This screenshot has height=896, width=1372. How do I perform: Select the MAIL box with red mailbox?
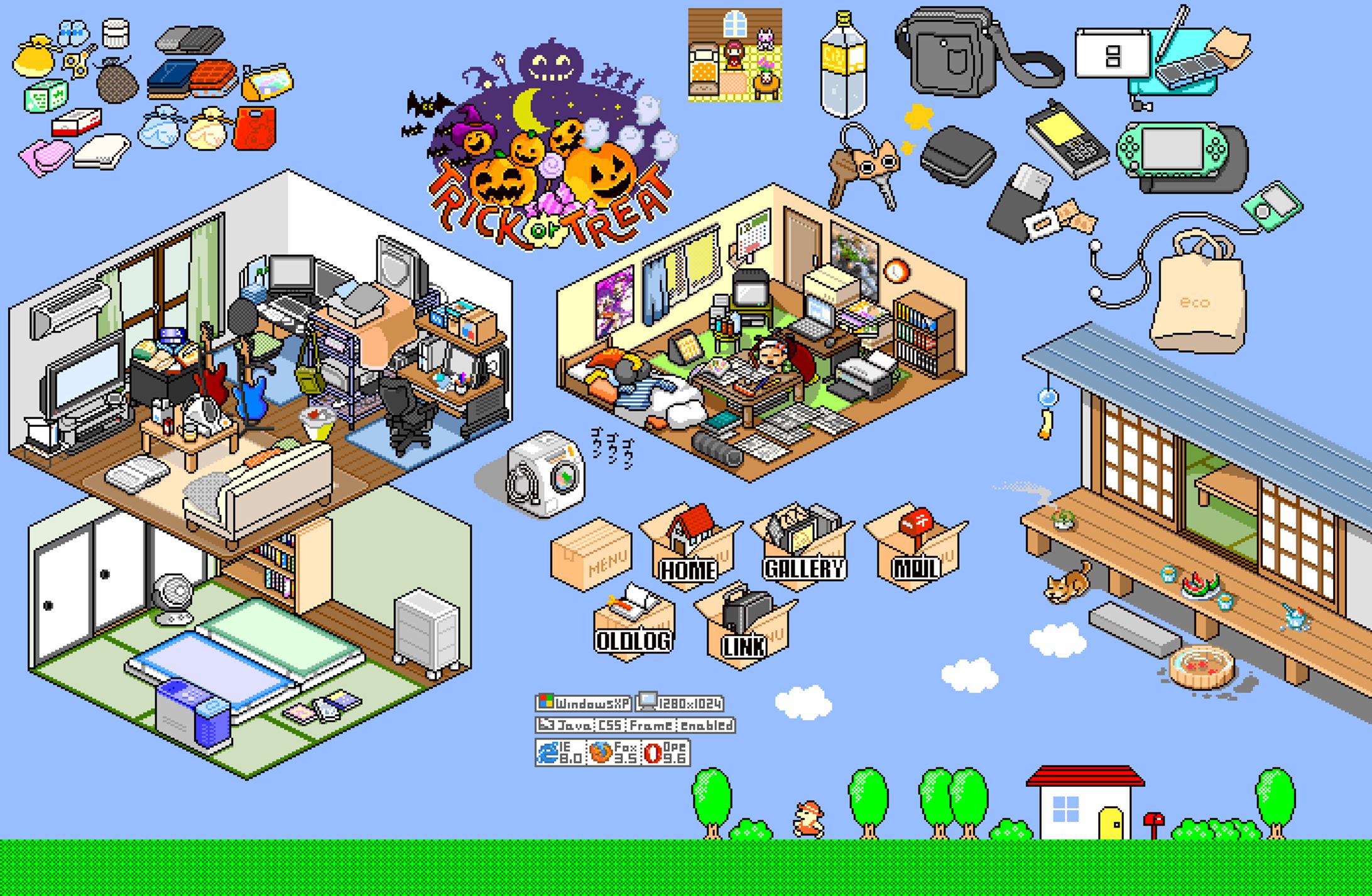[x=917, y=549]
